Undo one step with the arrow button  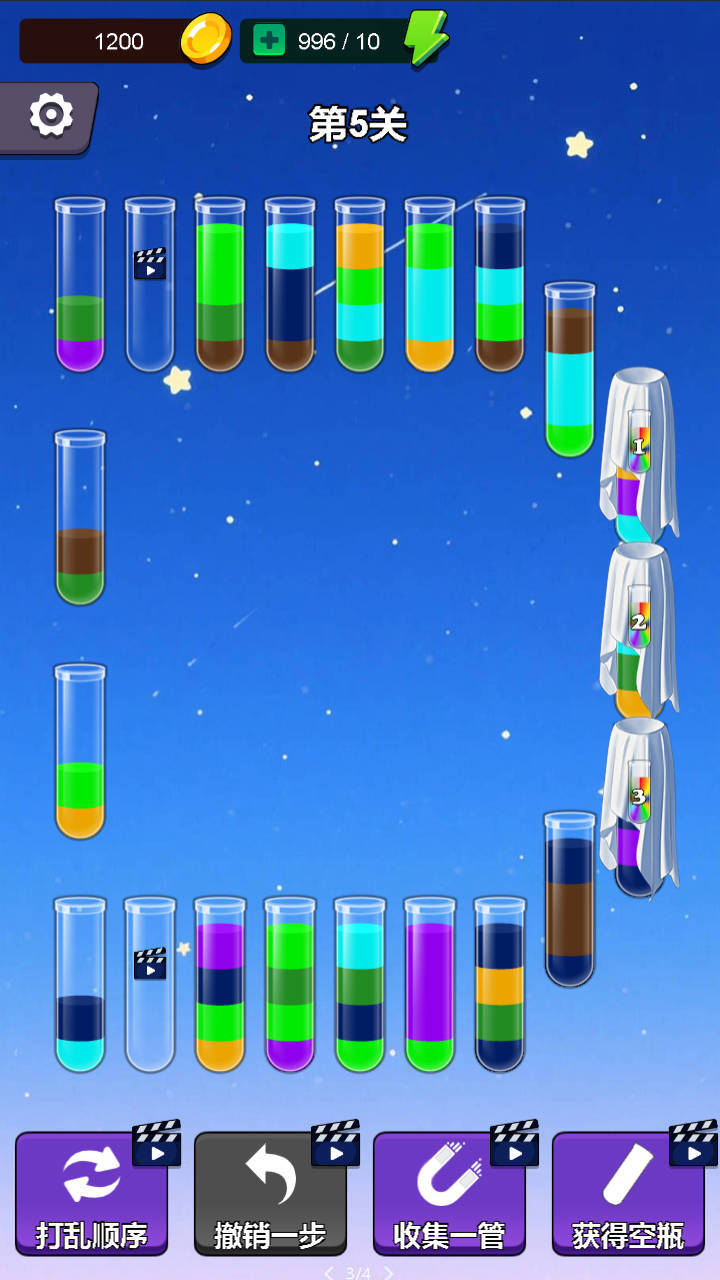point(270,1193)
